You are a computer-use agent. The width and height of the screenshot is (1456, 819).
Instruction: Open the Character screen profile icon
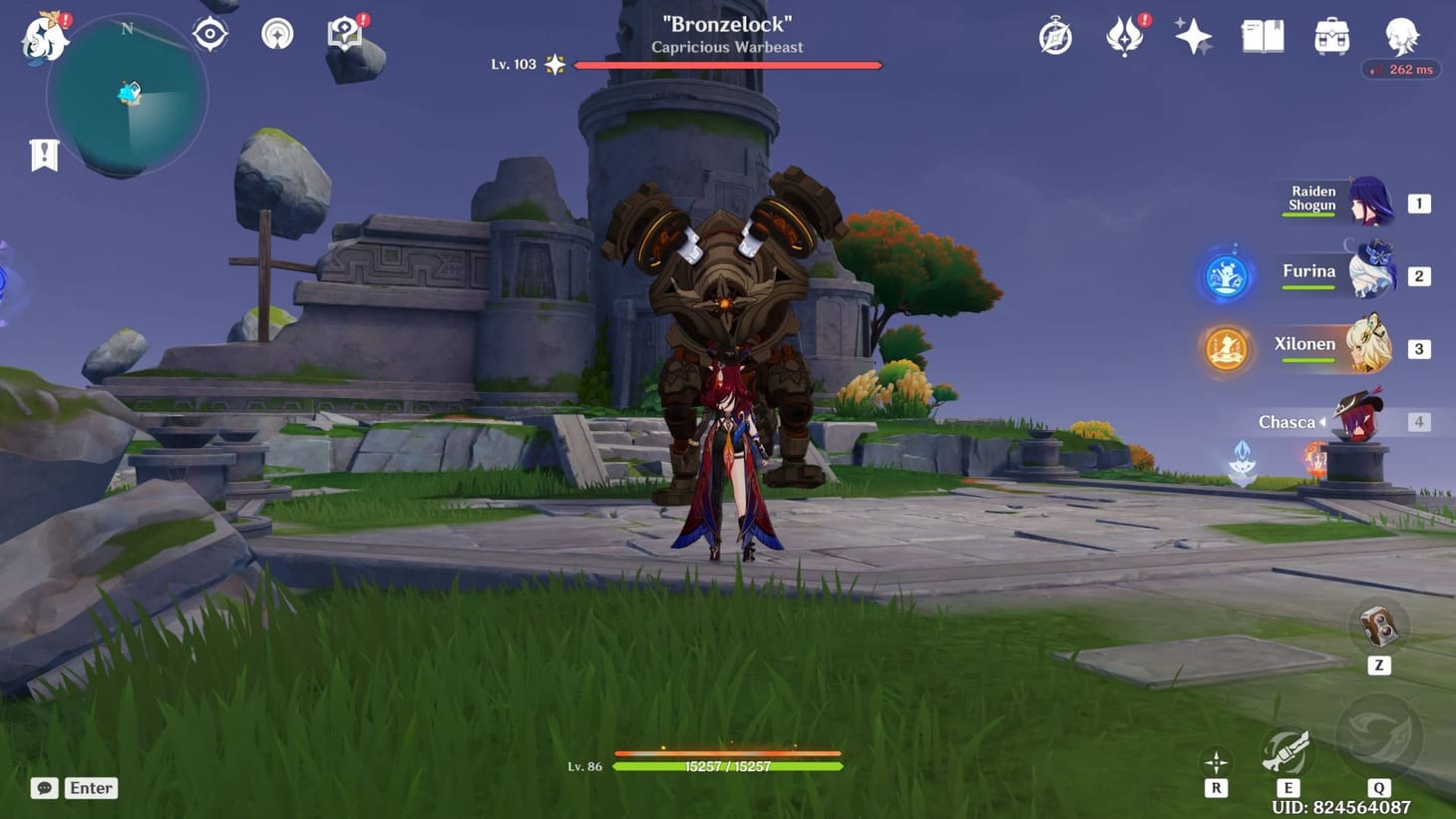[x=1400, y=36]
